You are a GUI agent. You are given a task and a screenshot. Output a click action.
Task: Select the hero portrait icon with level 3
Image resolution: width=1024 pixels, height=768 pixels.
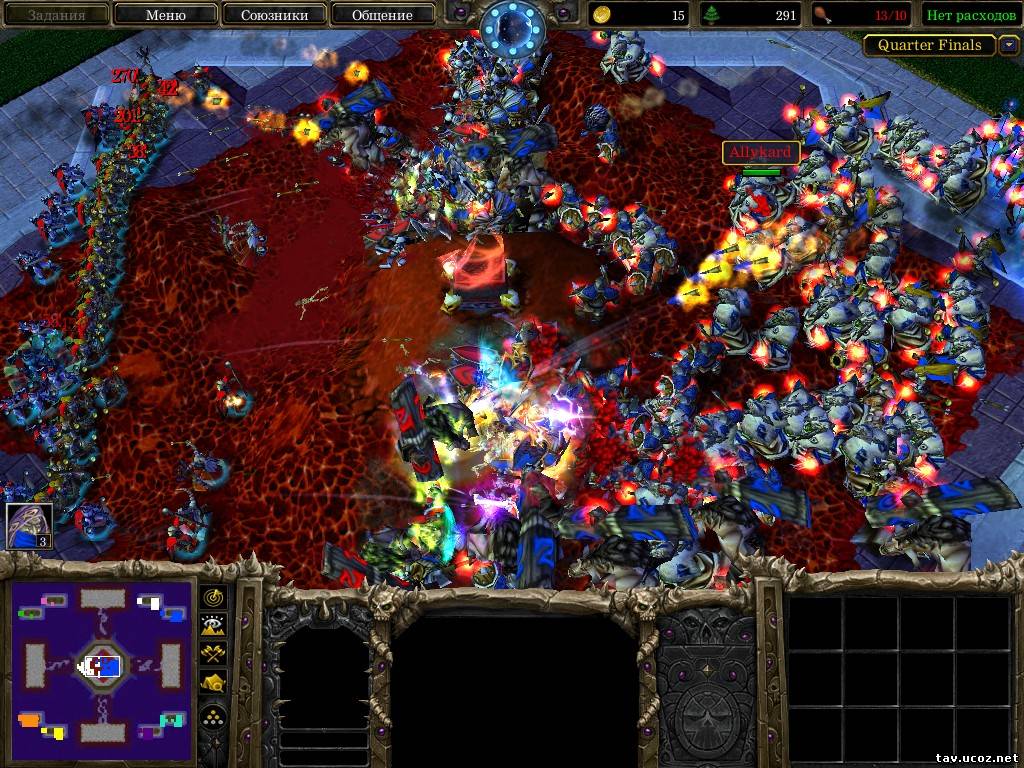tap(29, 526)
